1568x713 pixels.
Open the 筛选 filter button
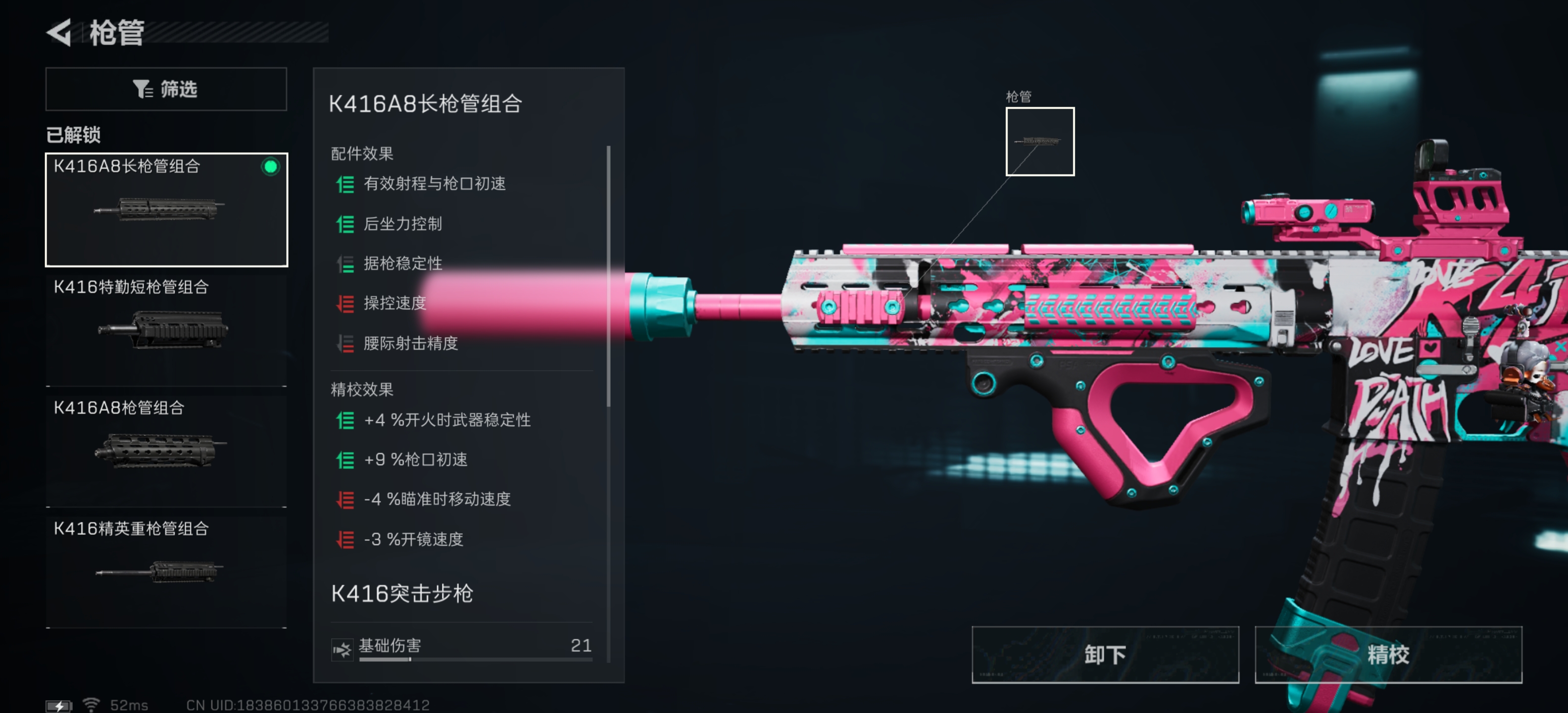point(166,89)
